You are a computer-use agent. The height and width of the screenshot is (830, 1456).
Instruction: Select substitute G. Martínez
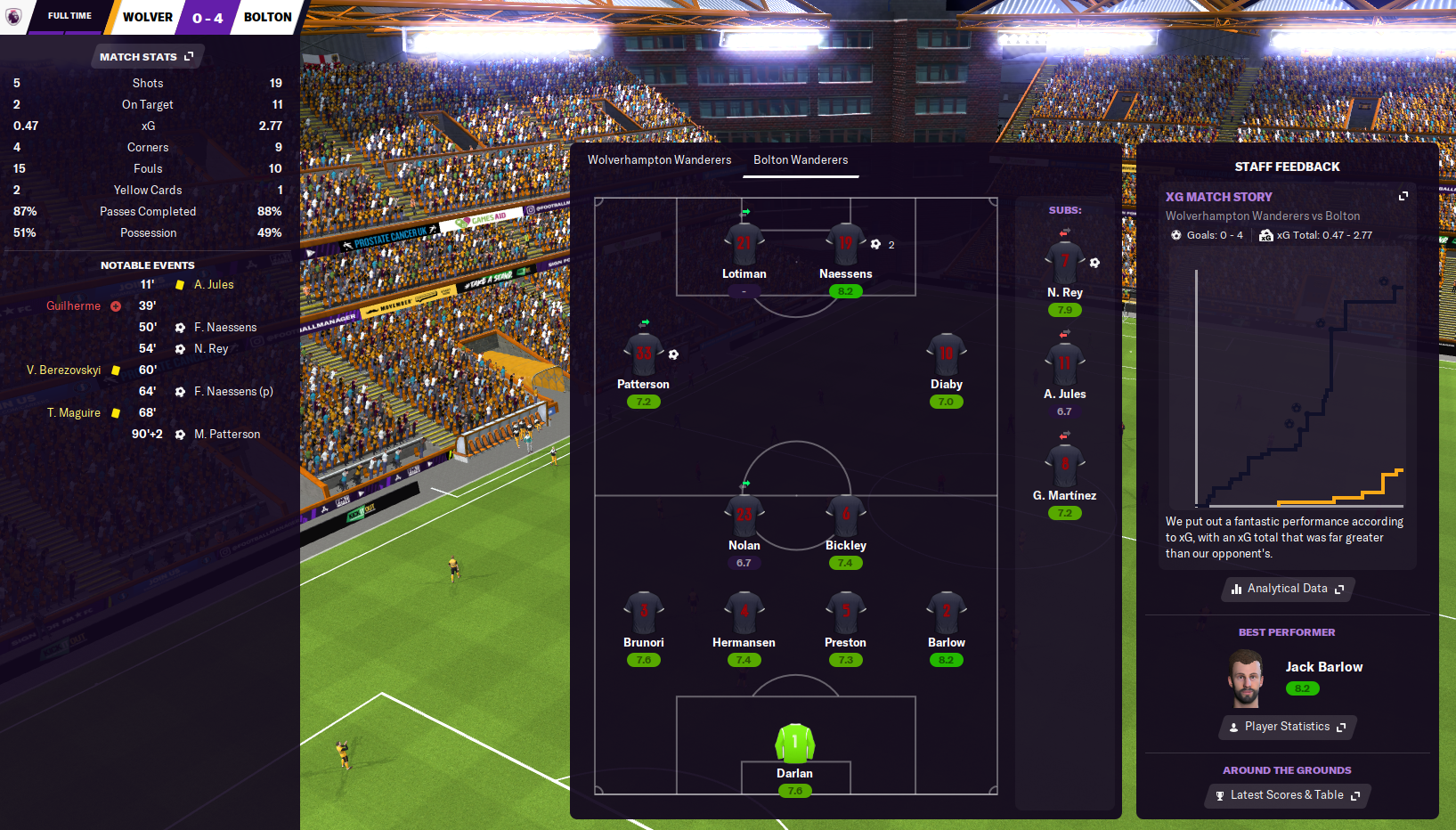pos(1064,465)
